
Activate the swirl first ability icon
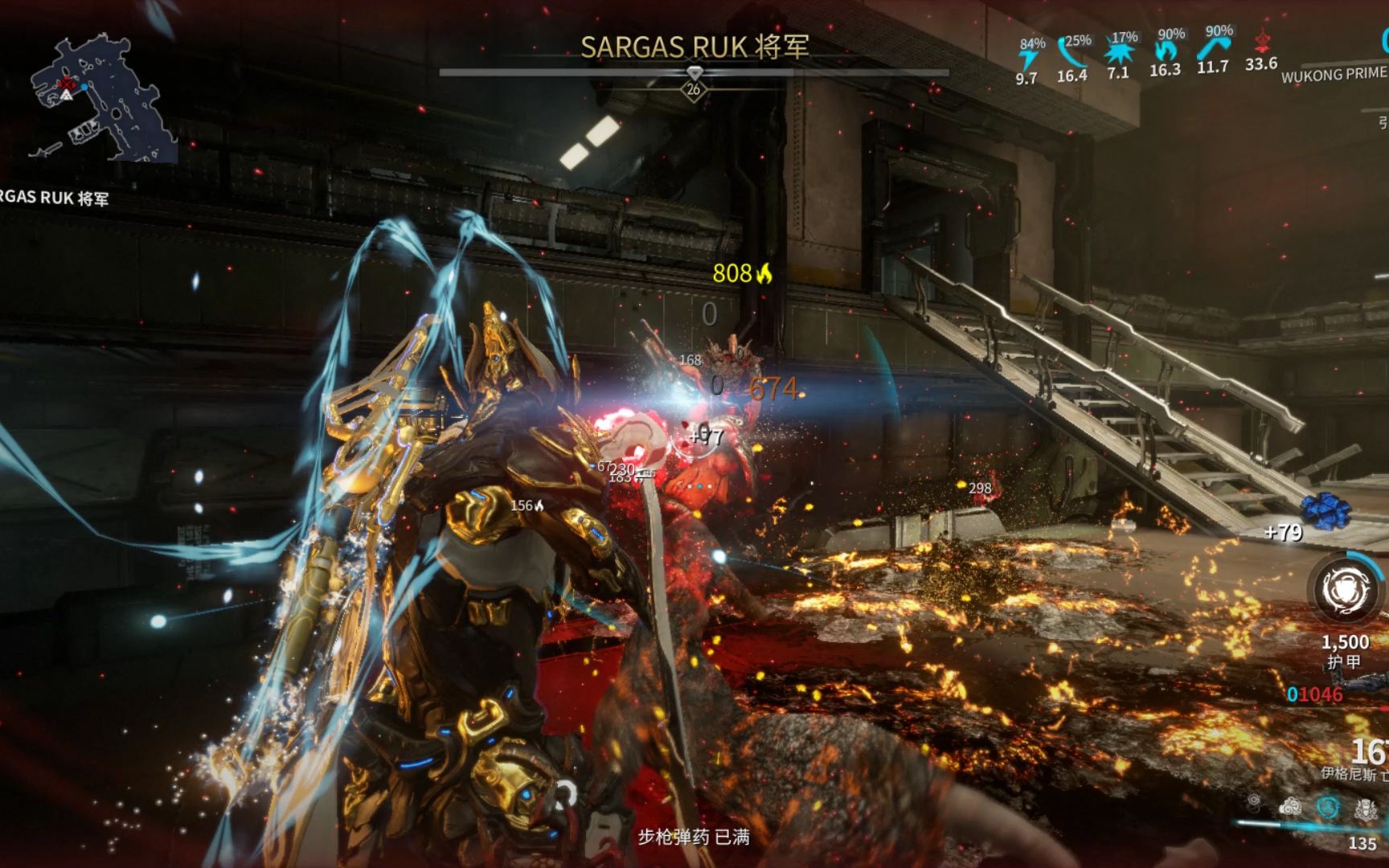click(1254, 800)
